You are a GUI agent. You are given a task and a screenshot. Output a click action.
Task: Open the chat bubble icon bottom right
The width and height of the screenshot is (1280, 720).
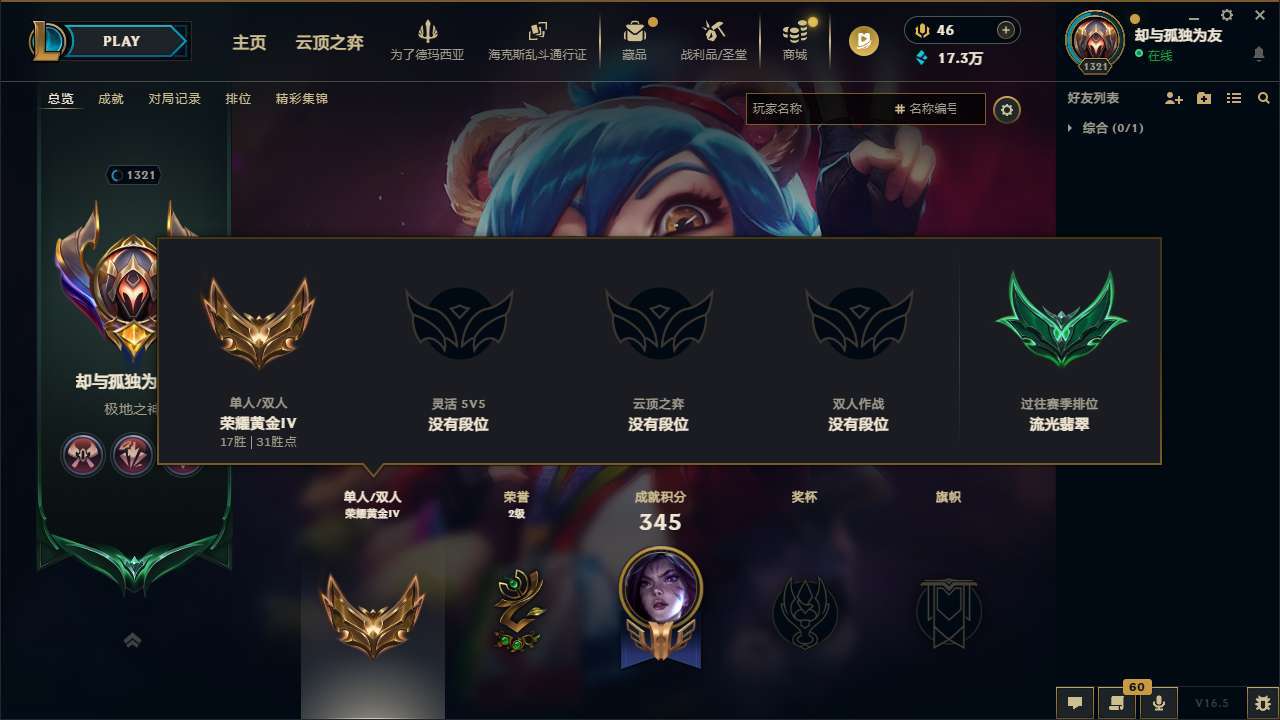[1074, 703]
